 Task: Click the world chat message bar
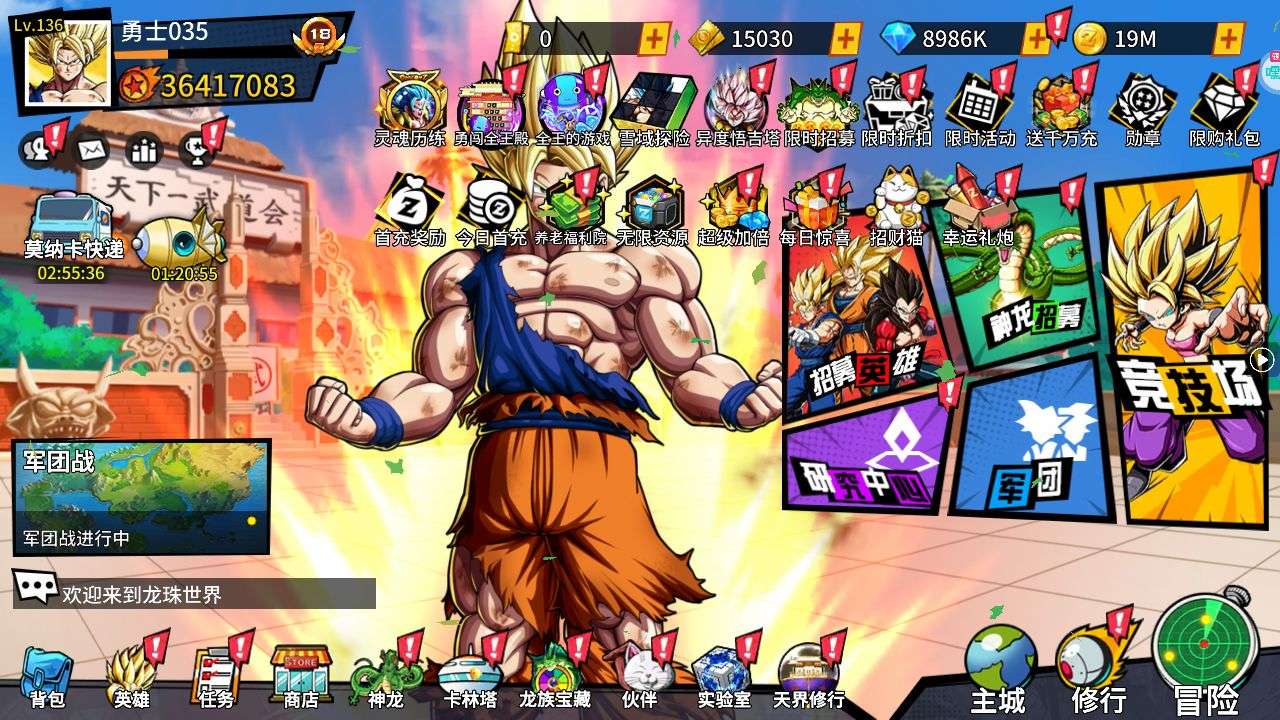pyautogui.click(x=195, y=594)
